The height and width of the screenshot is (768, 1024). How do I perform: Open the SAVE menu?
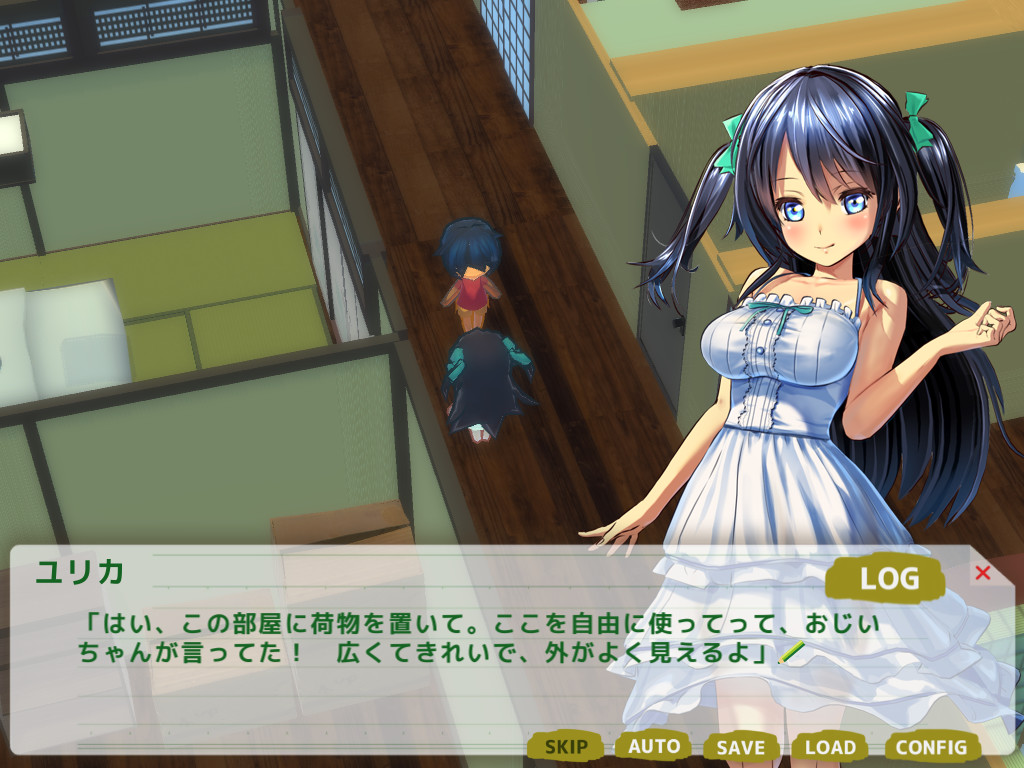tap(741, 747)
